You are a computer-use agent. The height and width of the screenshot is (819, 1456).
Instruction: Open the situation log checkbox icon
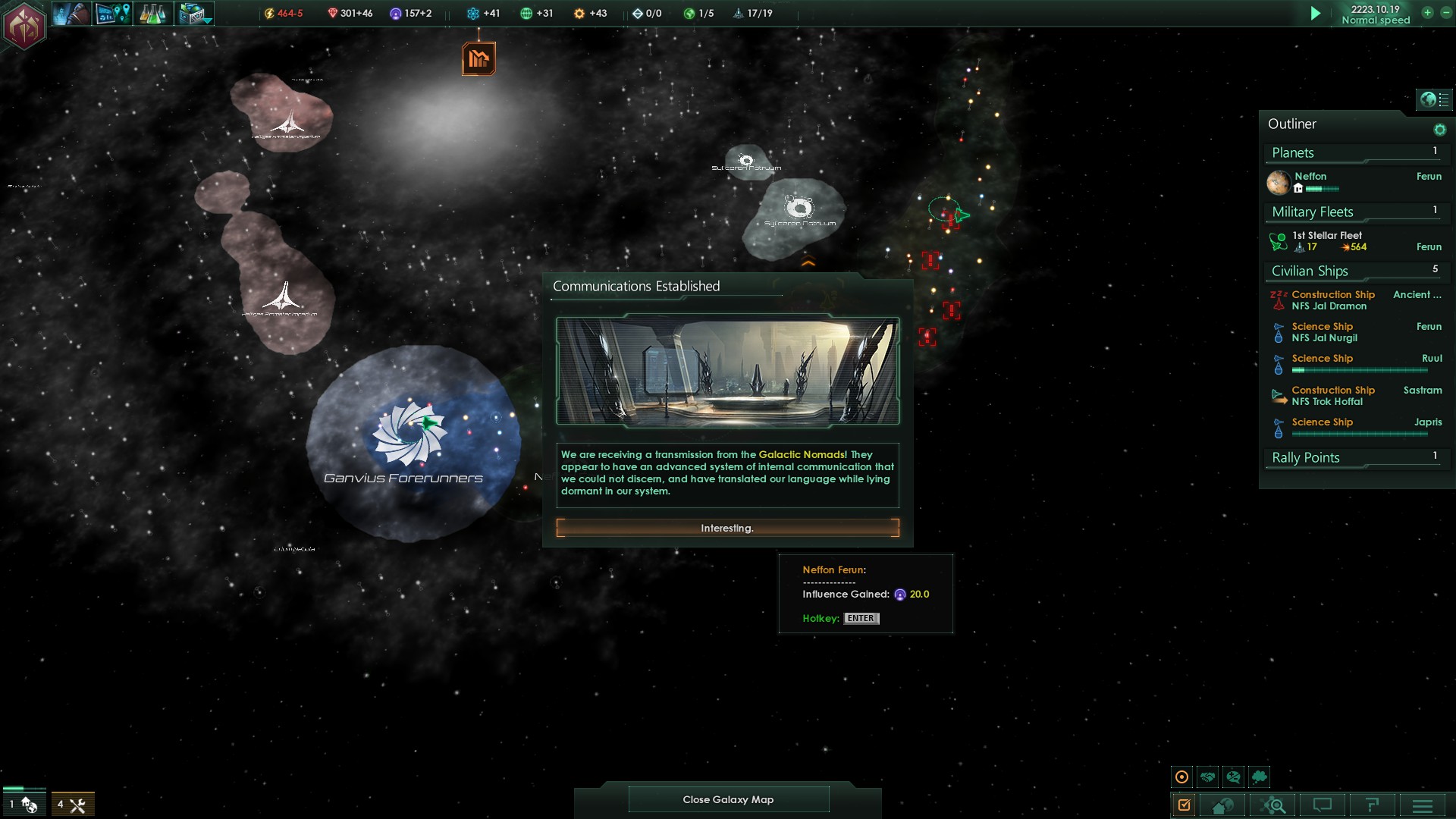[x=1184, y=805]
